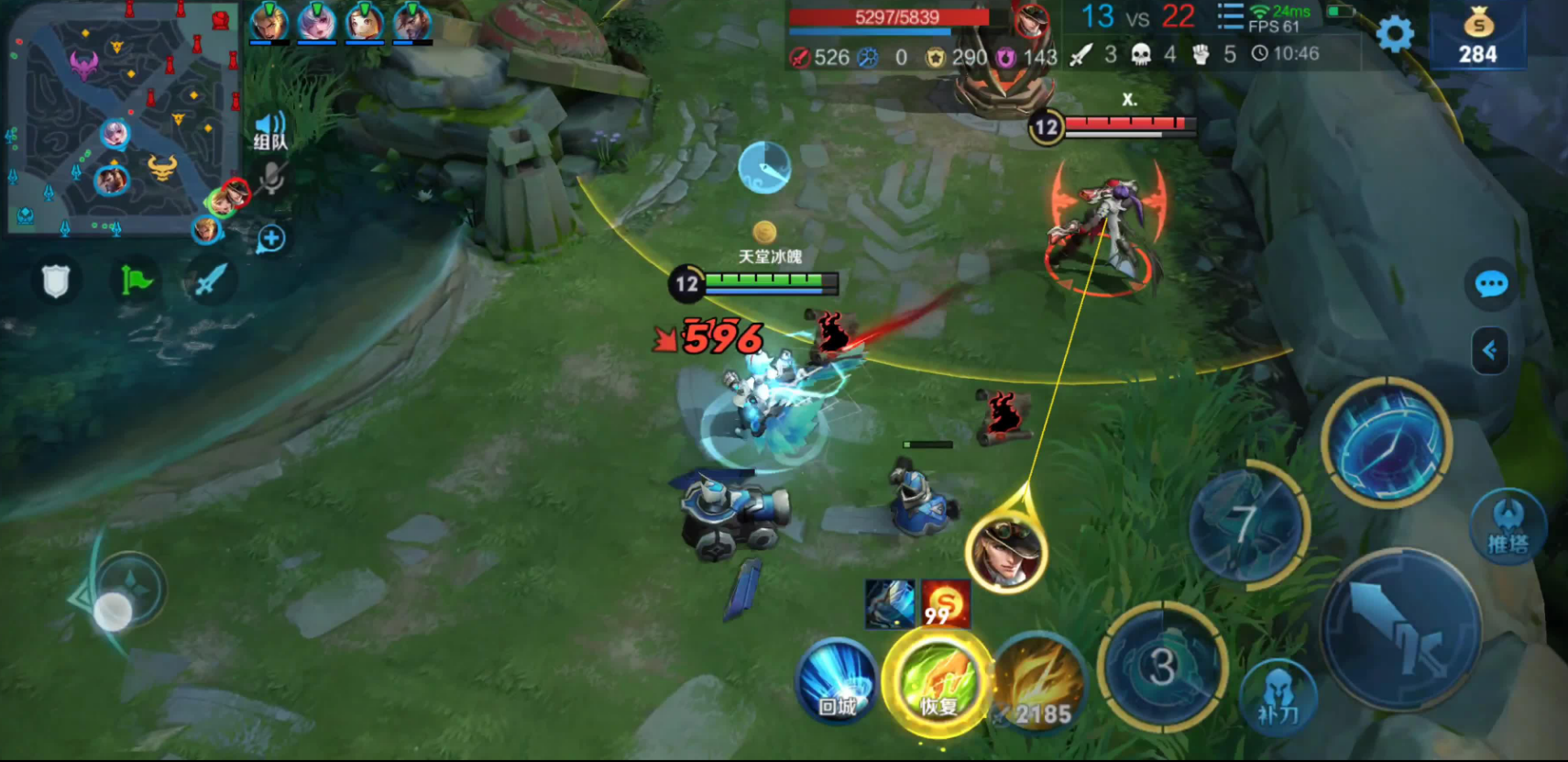This screenshot has width=1568, height=762.
Task: Open the quick chat bubble
Action: [1491, 284]
